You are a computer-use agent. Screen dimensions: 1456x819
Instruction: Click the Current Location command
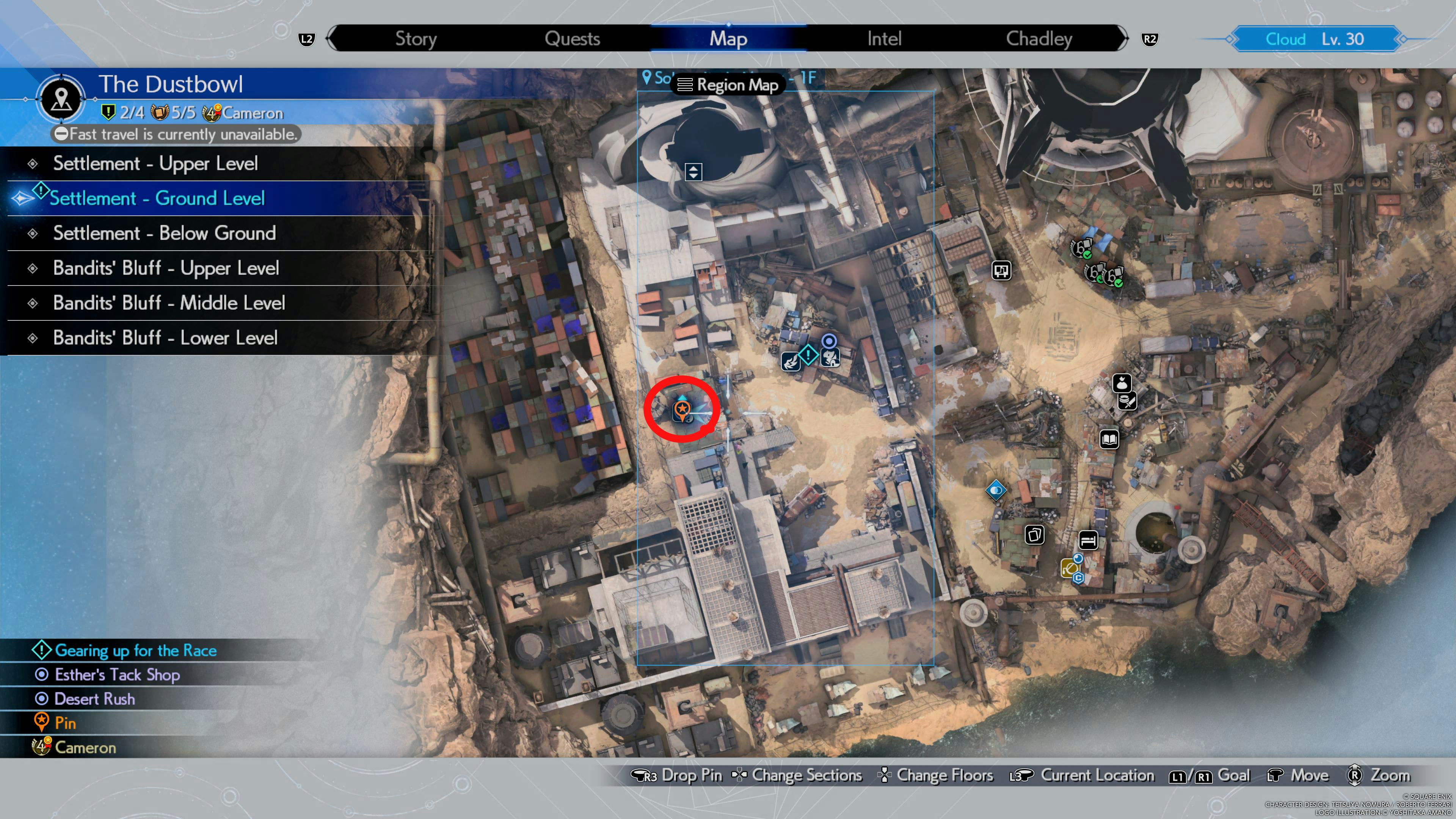tap(1097, 775)
